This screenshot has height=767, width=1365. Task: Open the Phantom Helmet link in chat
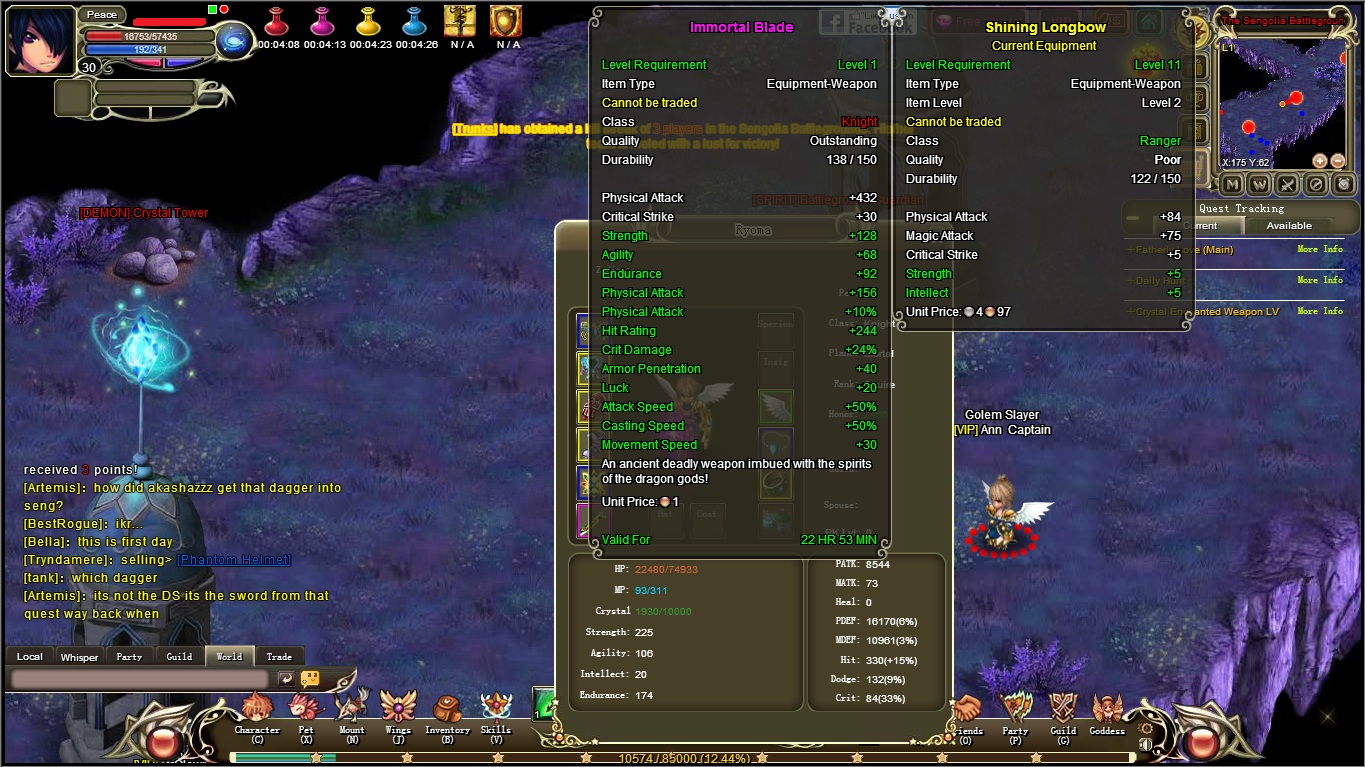coord(234,560)
